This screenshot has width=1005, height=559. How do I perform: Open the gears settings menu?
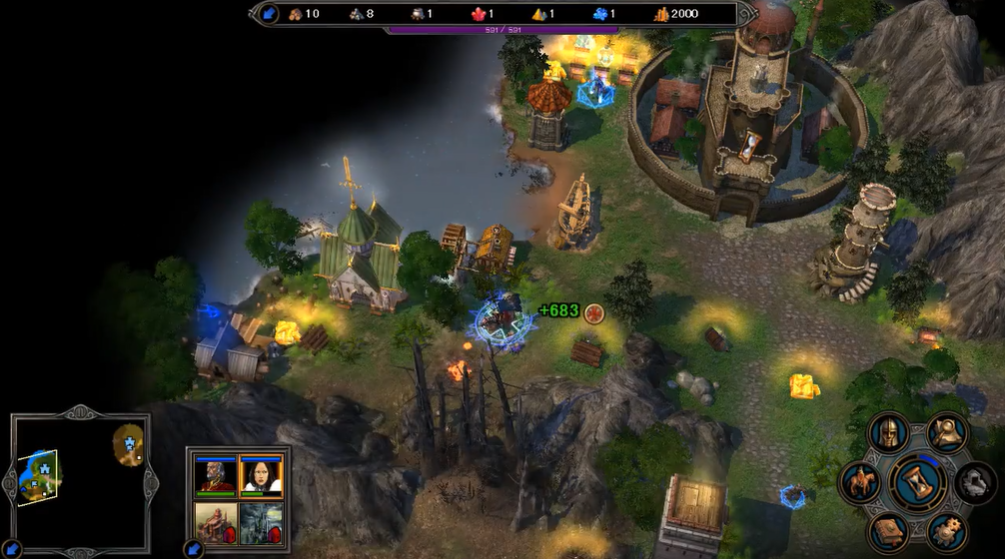pos(946,531)
